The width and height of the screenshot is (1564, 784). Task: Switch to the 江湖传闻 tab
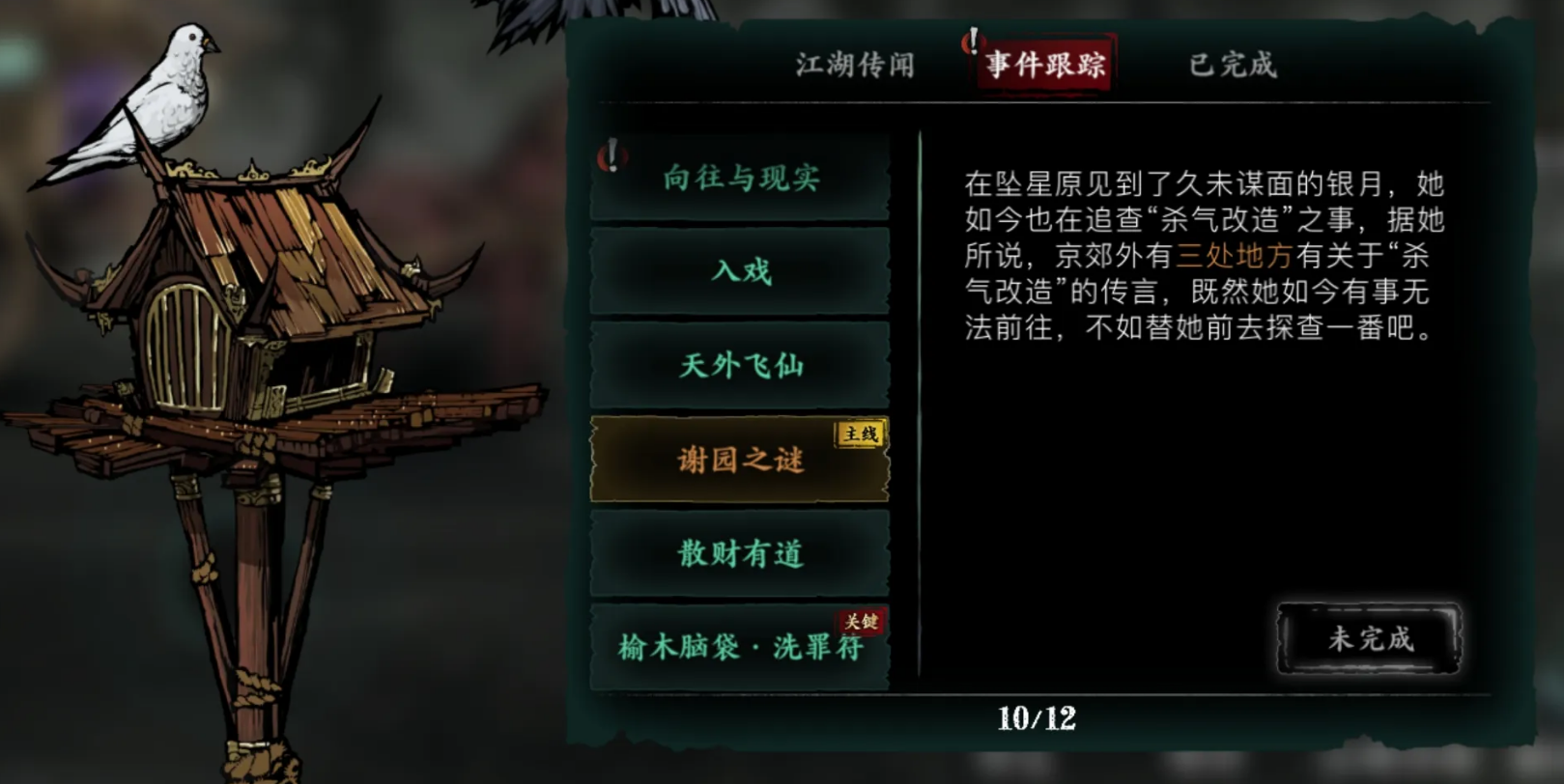pyautogui.click(x=852, y=66)
